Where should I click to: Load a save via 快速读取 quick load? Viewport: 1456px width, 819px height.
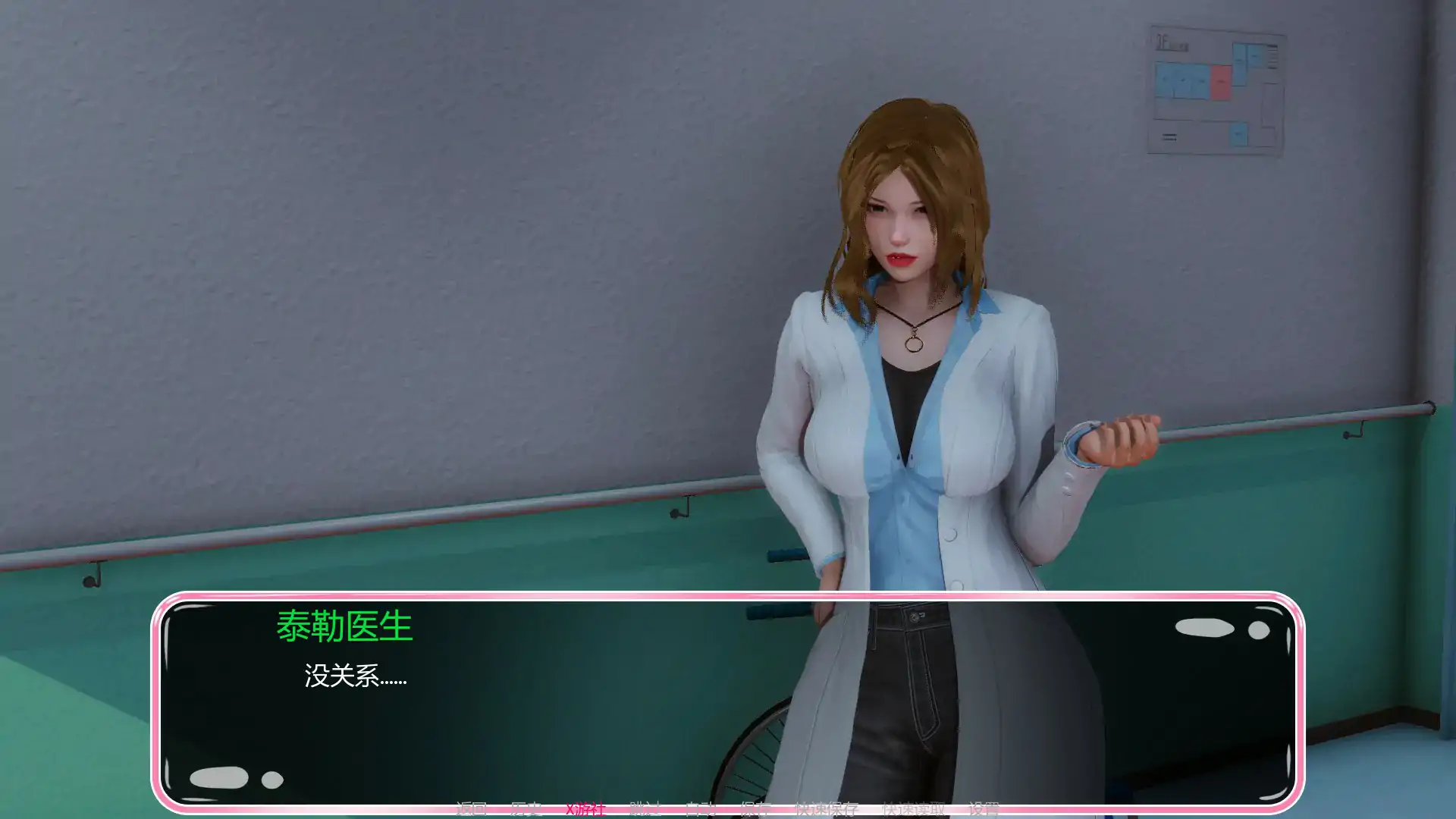tap(914, 808)
